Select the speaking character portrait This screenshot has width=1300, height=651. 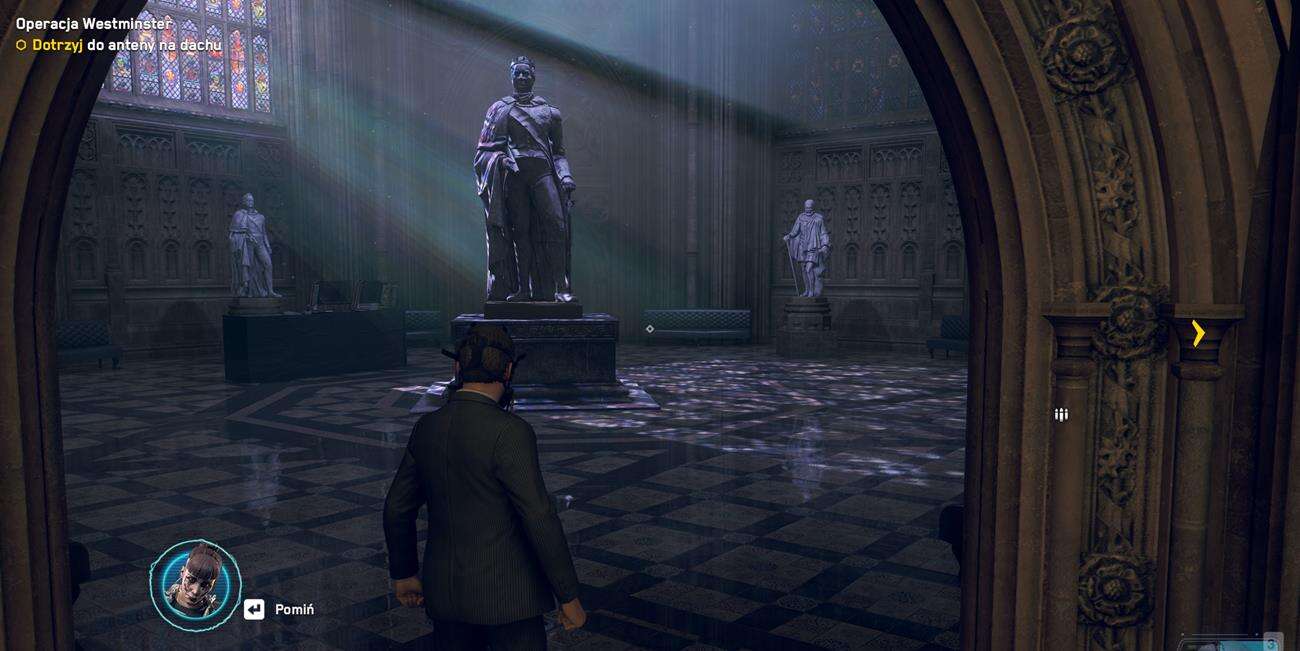(x=195, y=586)
